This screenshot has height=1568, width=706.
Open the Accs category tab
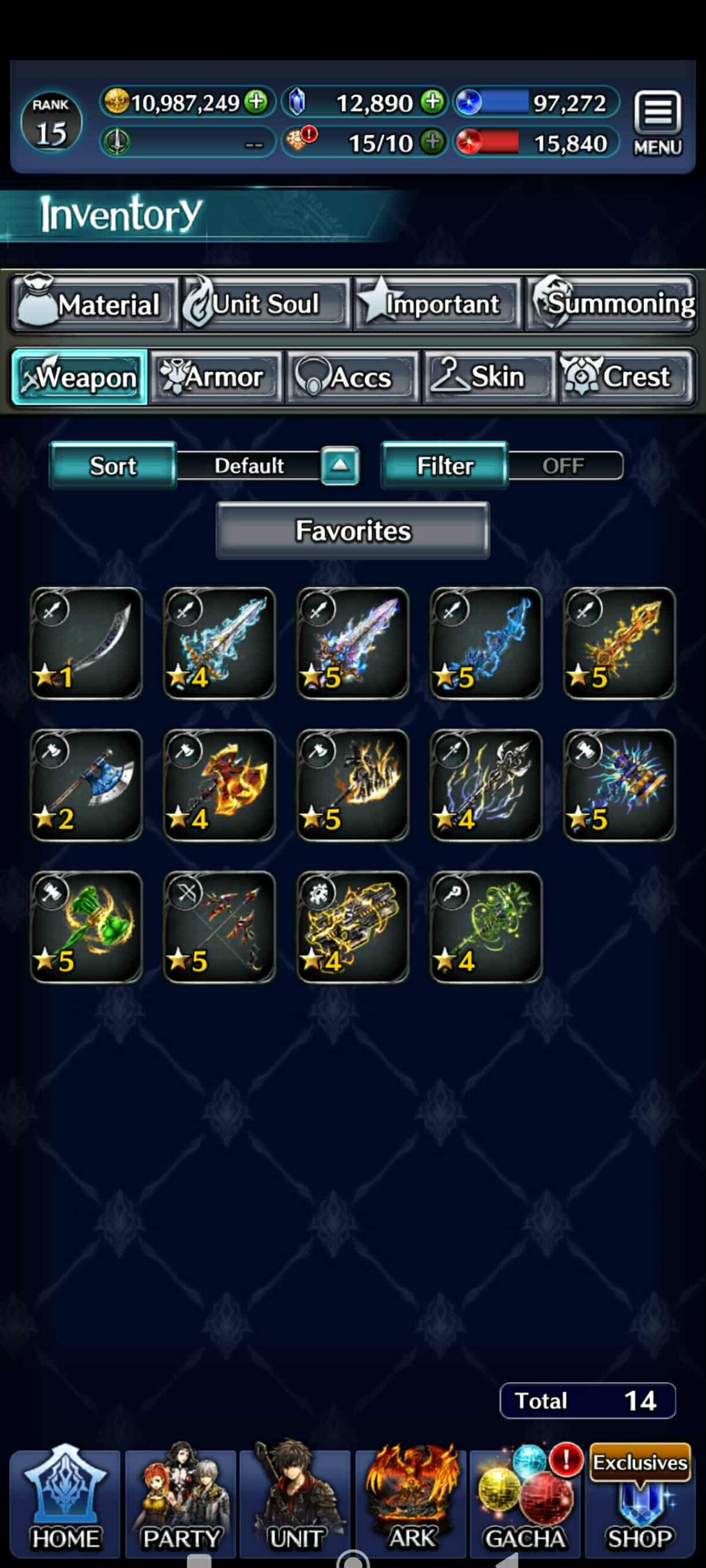352,377
